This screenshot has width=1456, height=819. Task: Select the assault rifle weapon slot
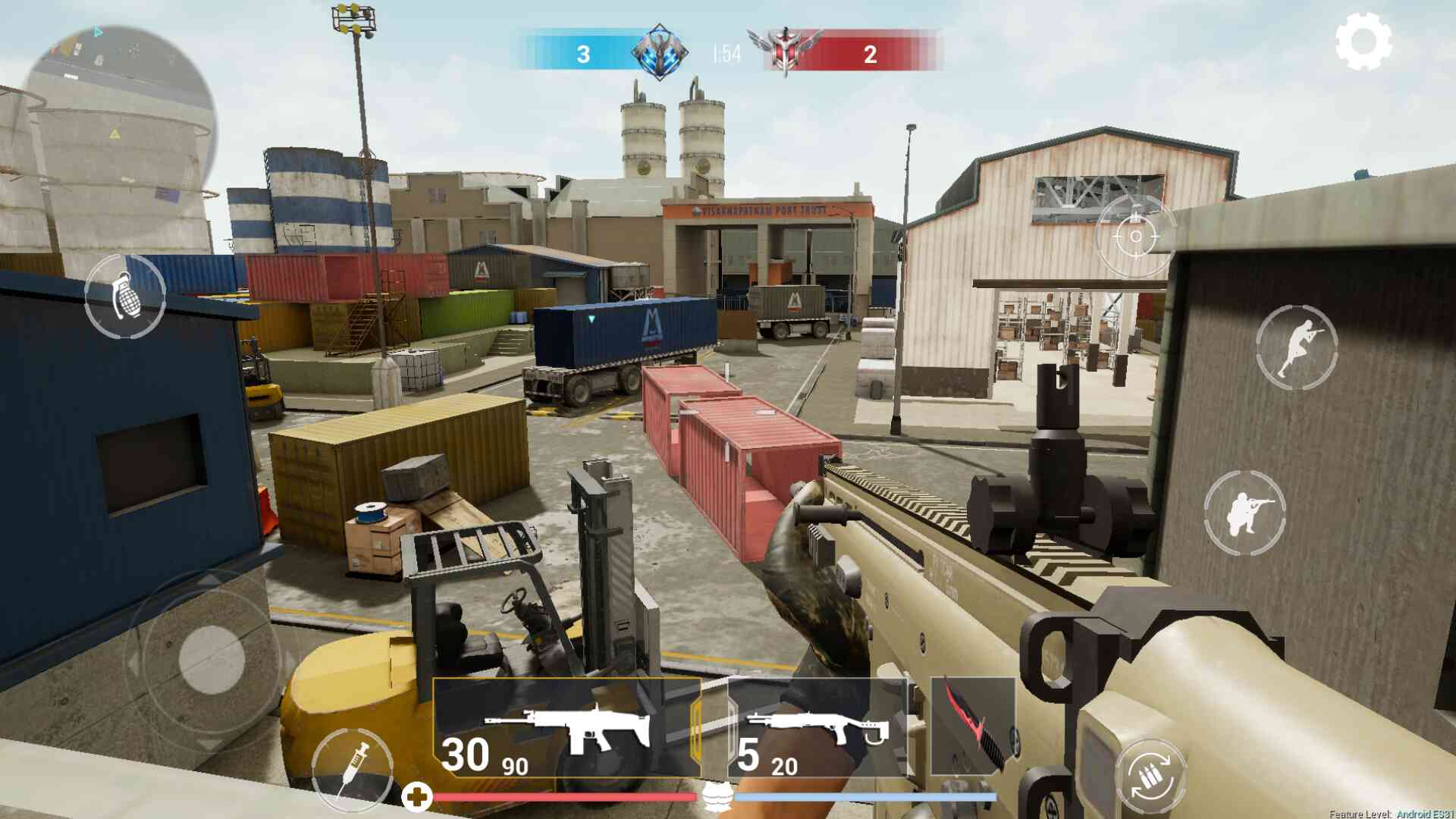coord(566,728)
